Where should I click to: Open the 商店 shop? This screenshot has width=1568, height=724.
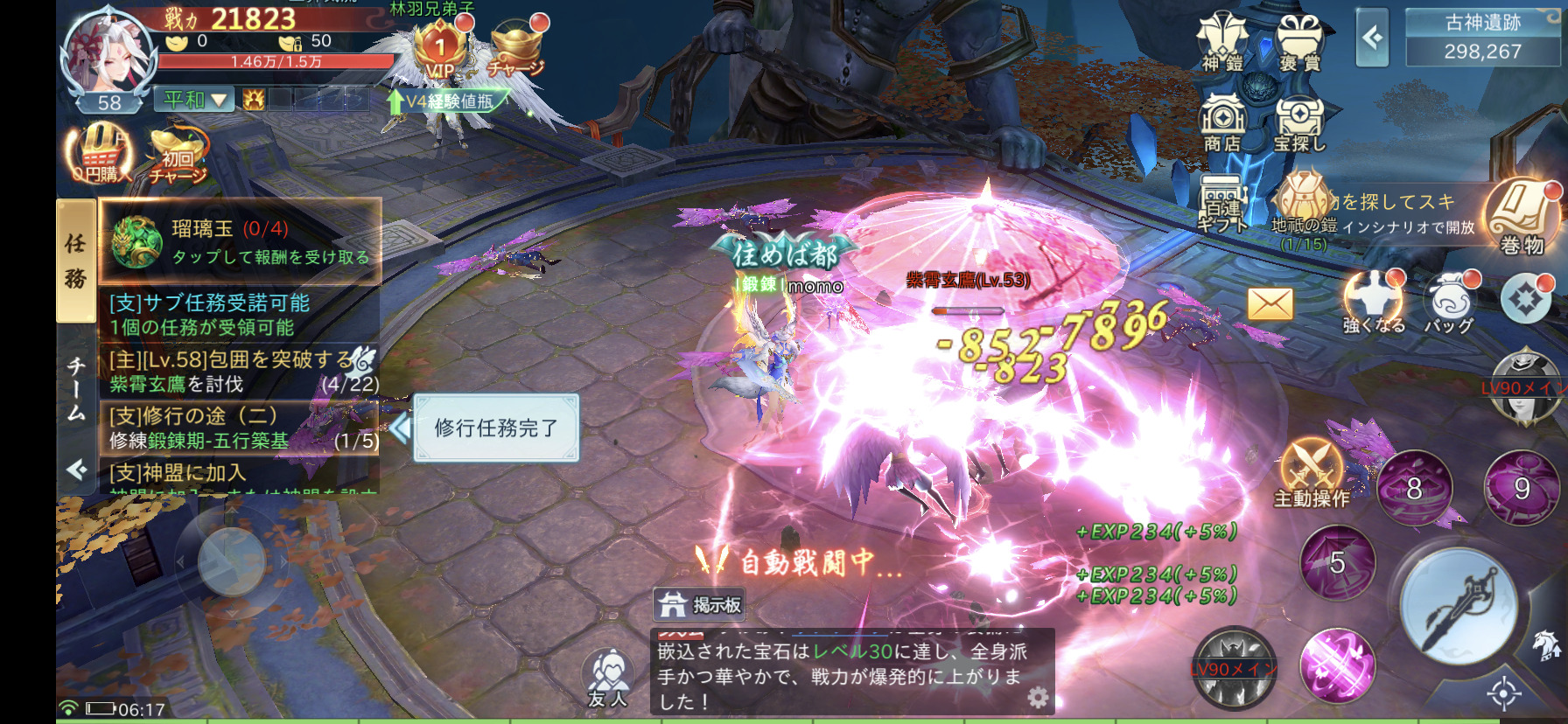[x=1222, y=122]
